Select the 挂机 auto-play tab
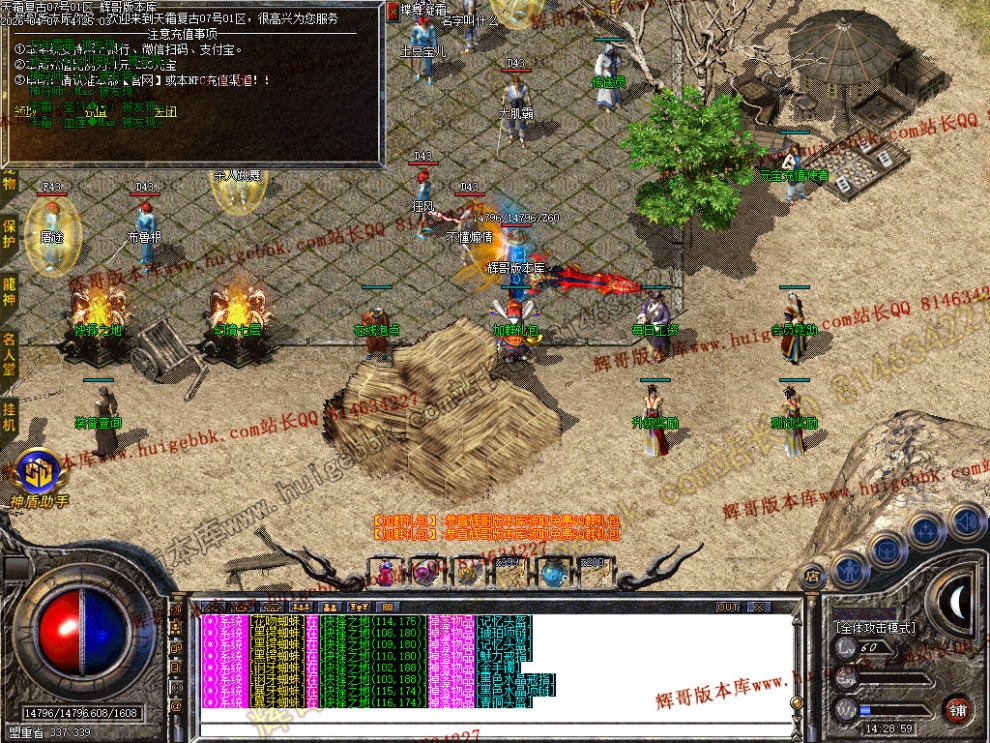 click(9, 416)
